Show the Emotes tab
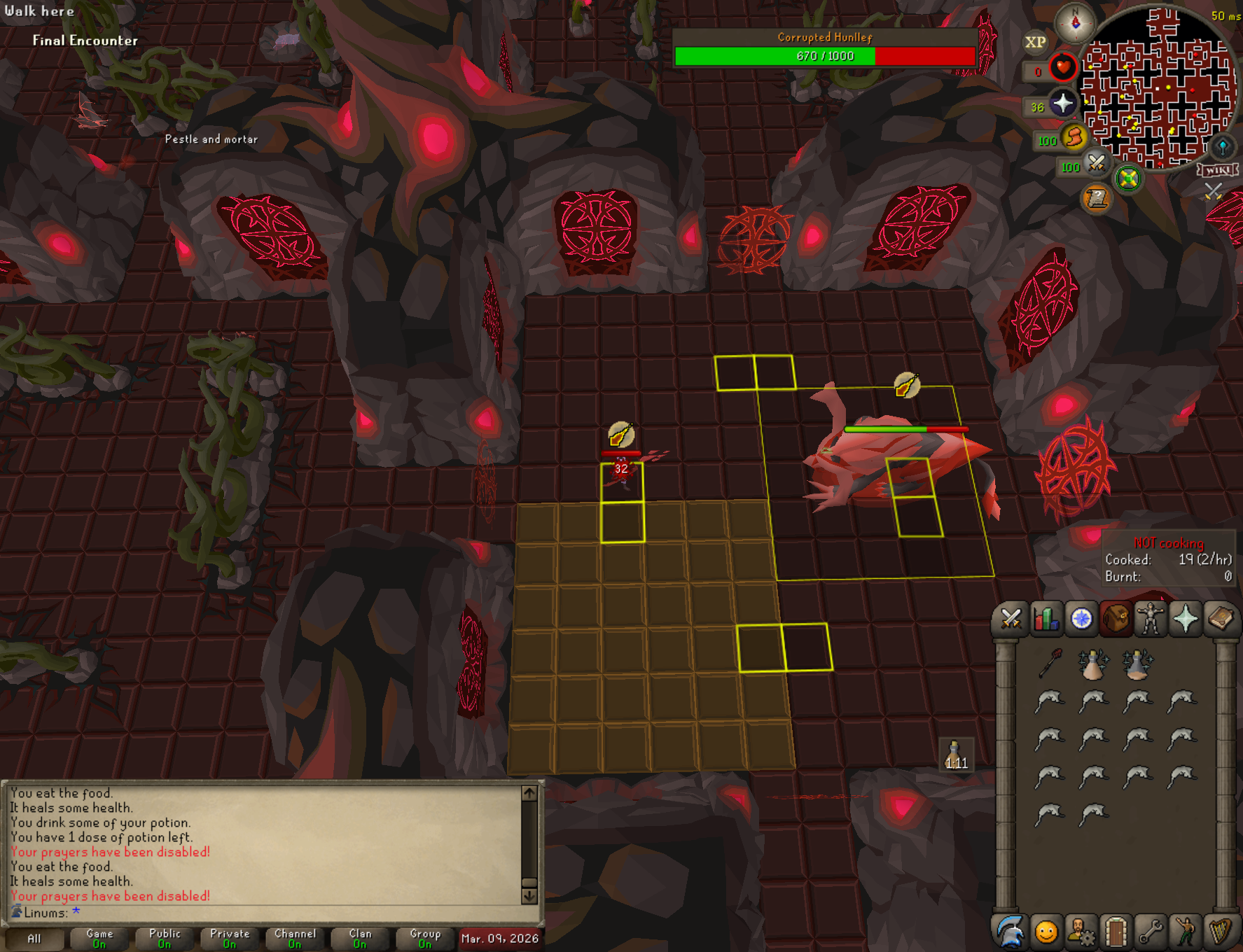 tap(1186, 932)
